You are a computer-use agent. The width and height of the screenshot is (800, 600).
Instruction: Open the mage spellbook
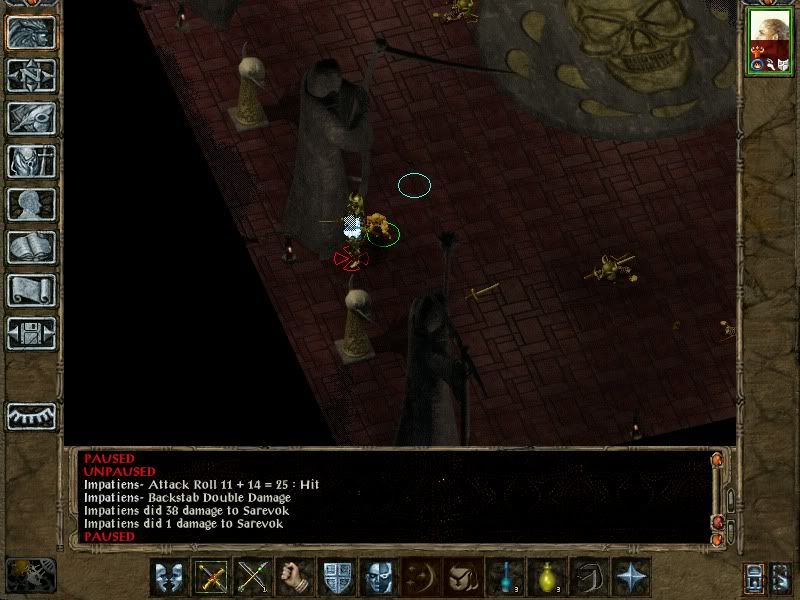coord(32,247)
